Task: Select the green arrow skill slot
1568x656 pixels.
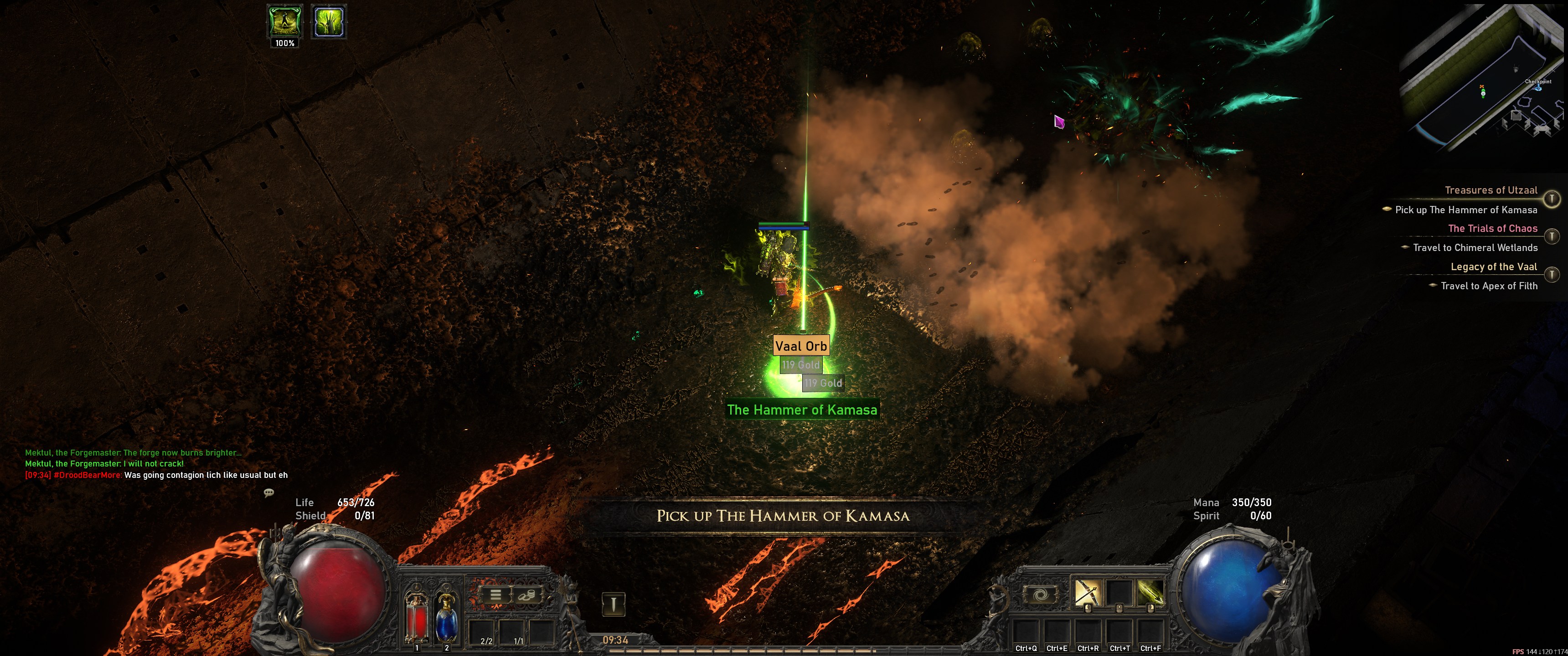Action: [x=1150, y=593]
